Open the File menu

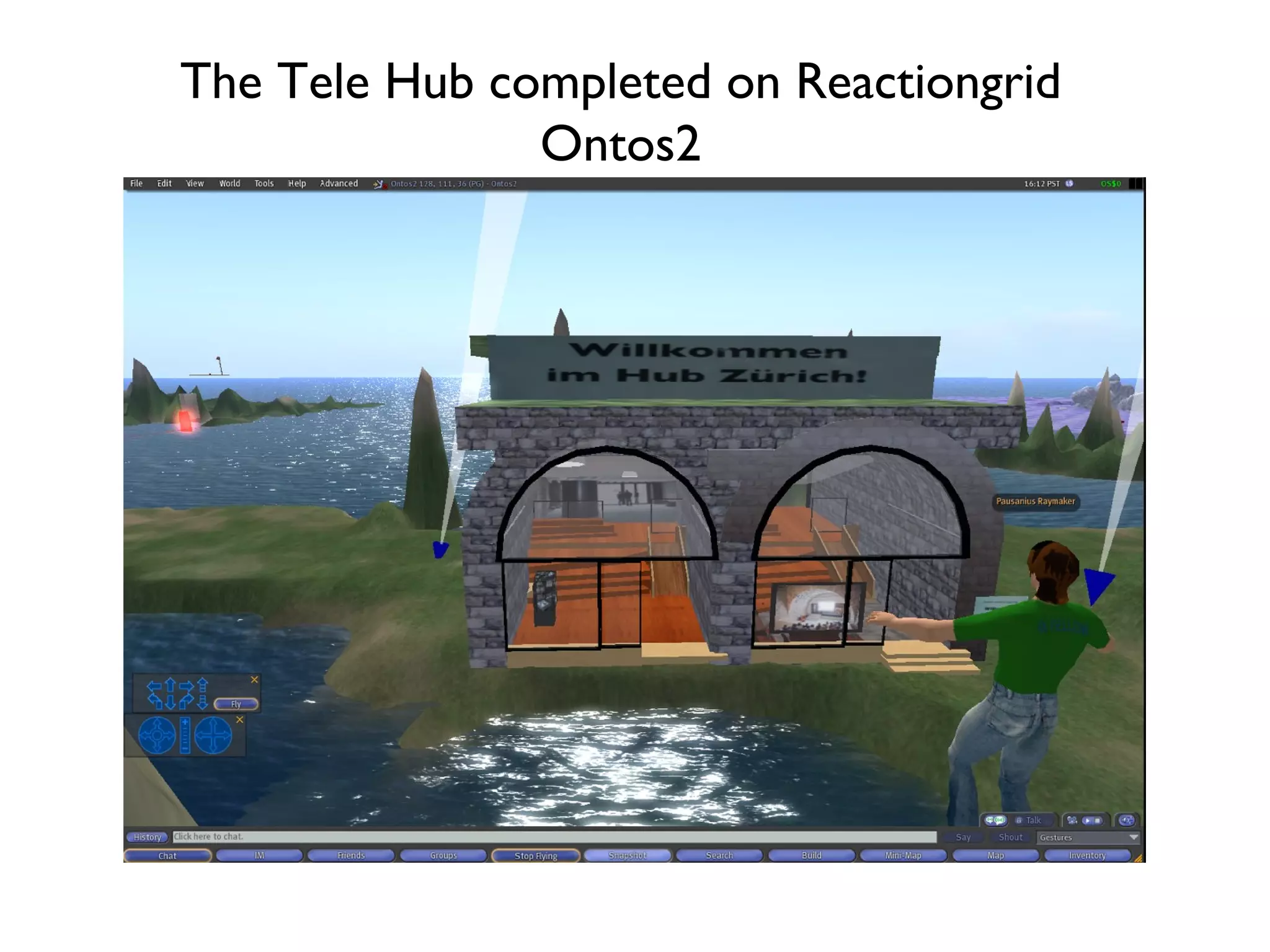click(136, 183)
